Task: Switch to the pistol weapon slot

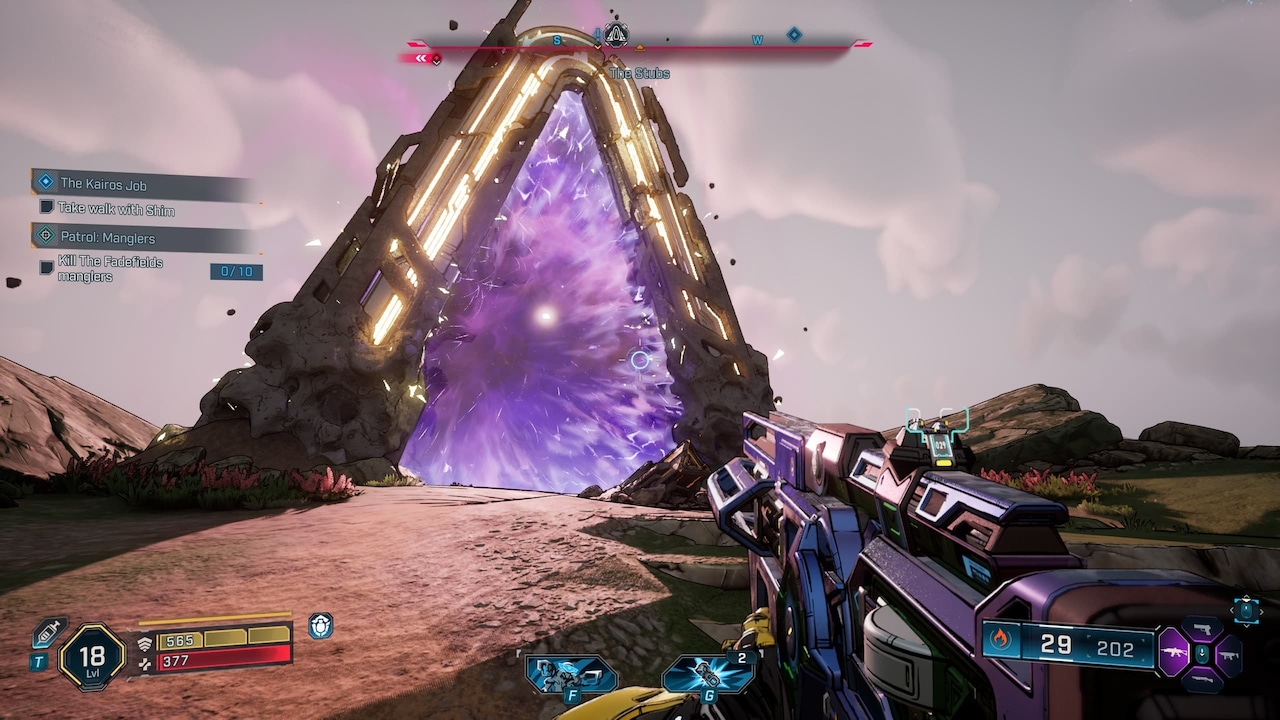Action: coord(1201,629)
